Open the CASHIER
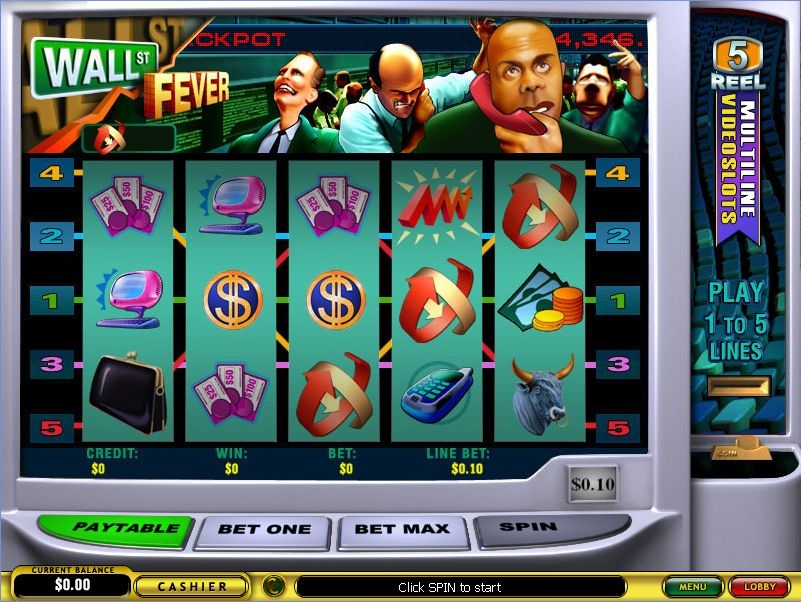 pos(194,586)
